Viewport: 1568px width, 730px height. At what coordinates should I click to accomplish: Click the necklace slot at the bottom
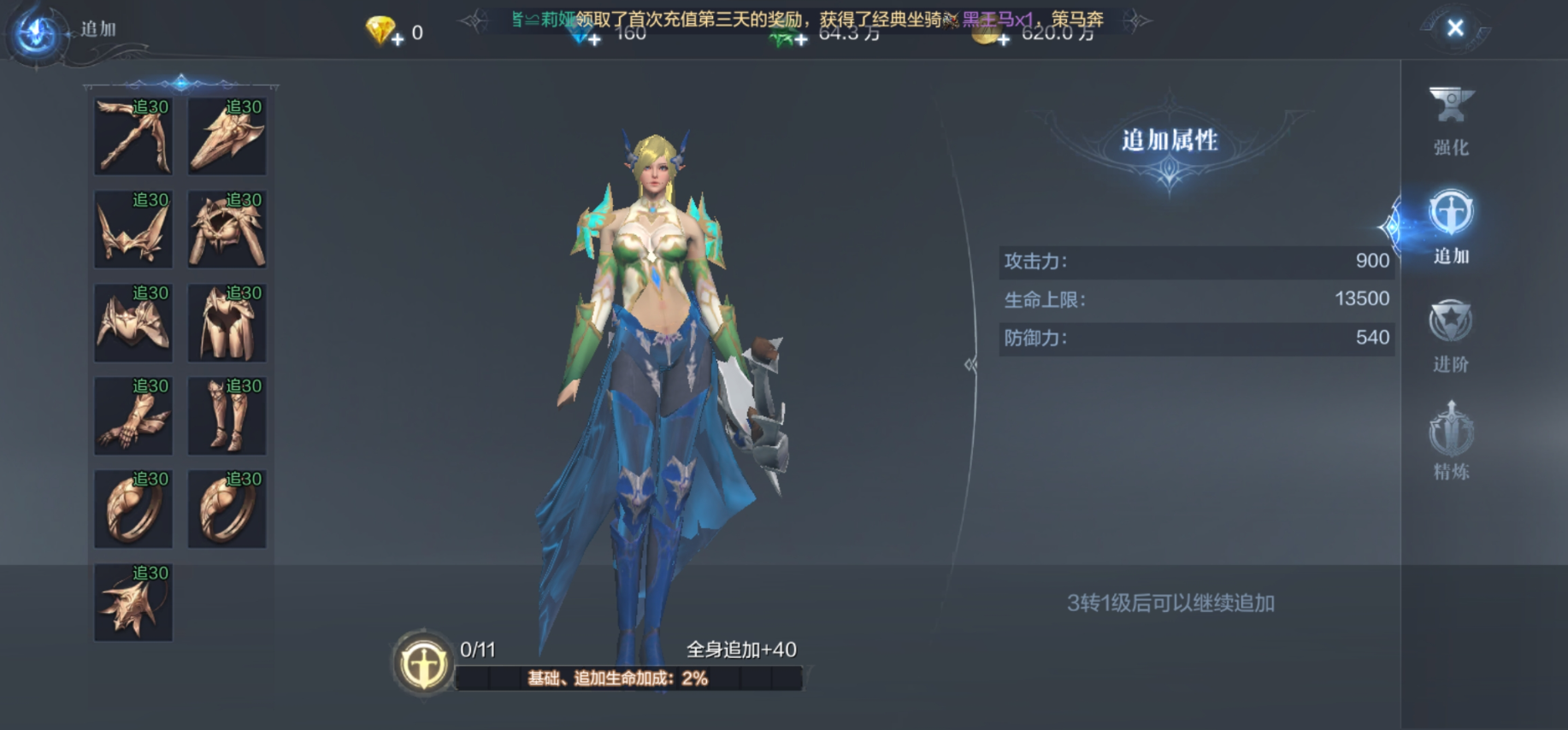133,600
